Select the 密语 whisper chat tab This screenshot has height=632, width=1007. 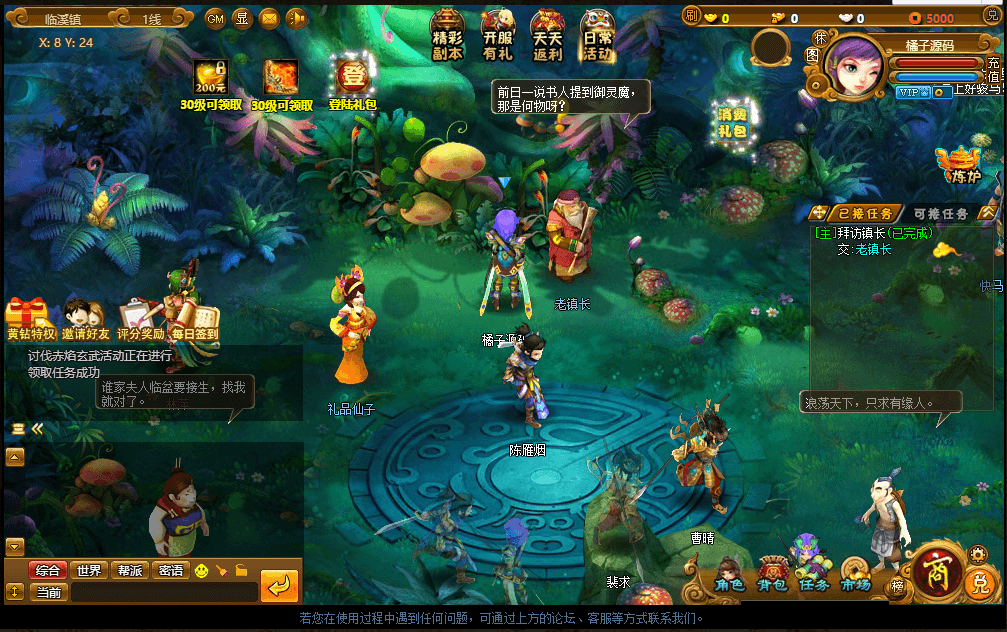[171, 570]
